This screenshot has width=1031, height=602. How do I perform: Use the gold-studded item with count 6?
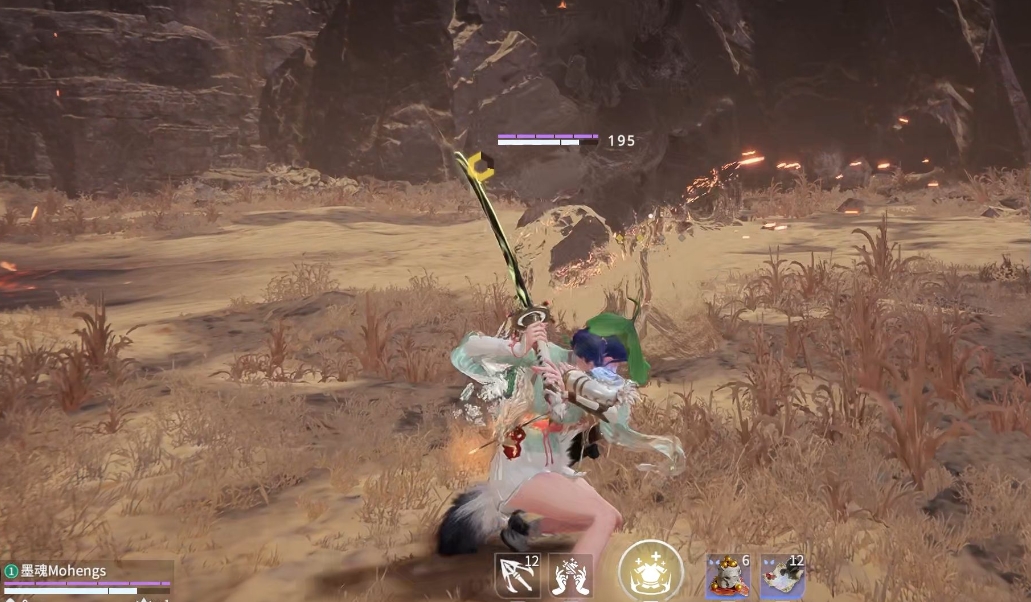click(x=728, y=577)
